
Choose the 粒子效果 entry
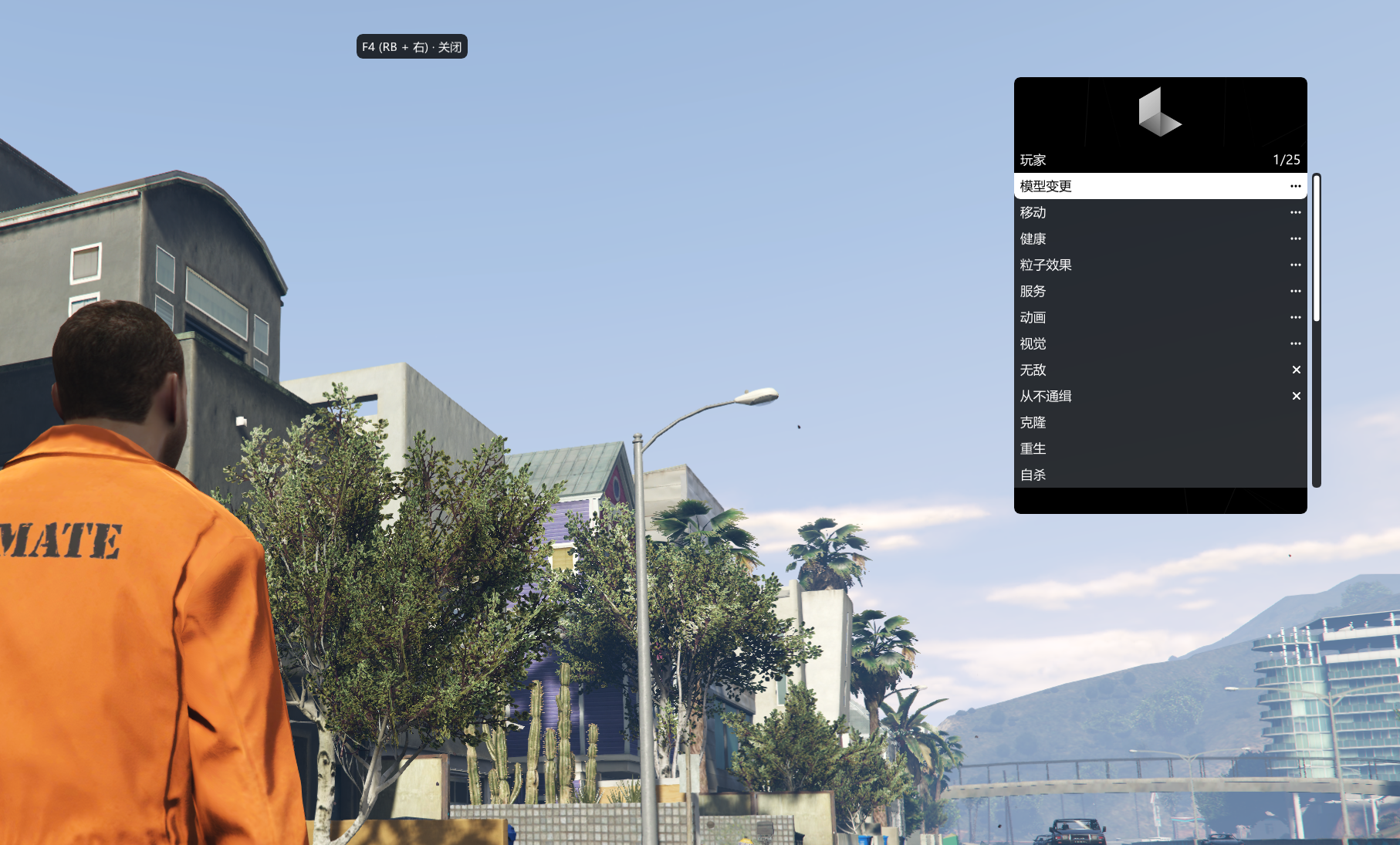(1159, 265)
